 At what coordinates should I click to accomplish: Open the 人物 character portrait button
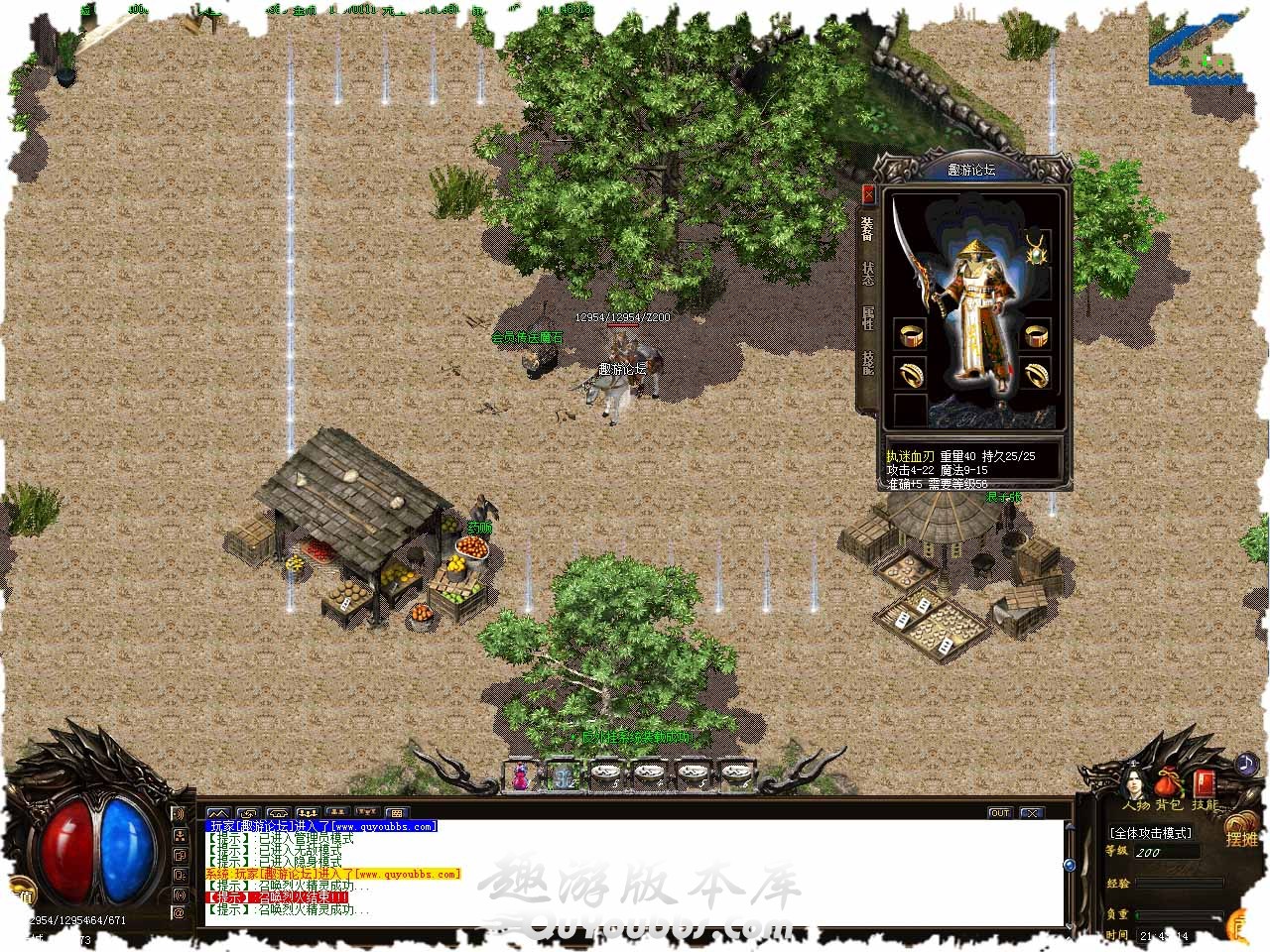tap(1134, 783)
